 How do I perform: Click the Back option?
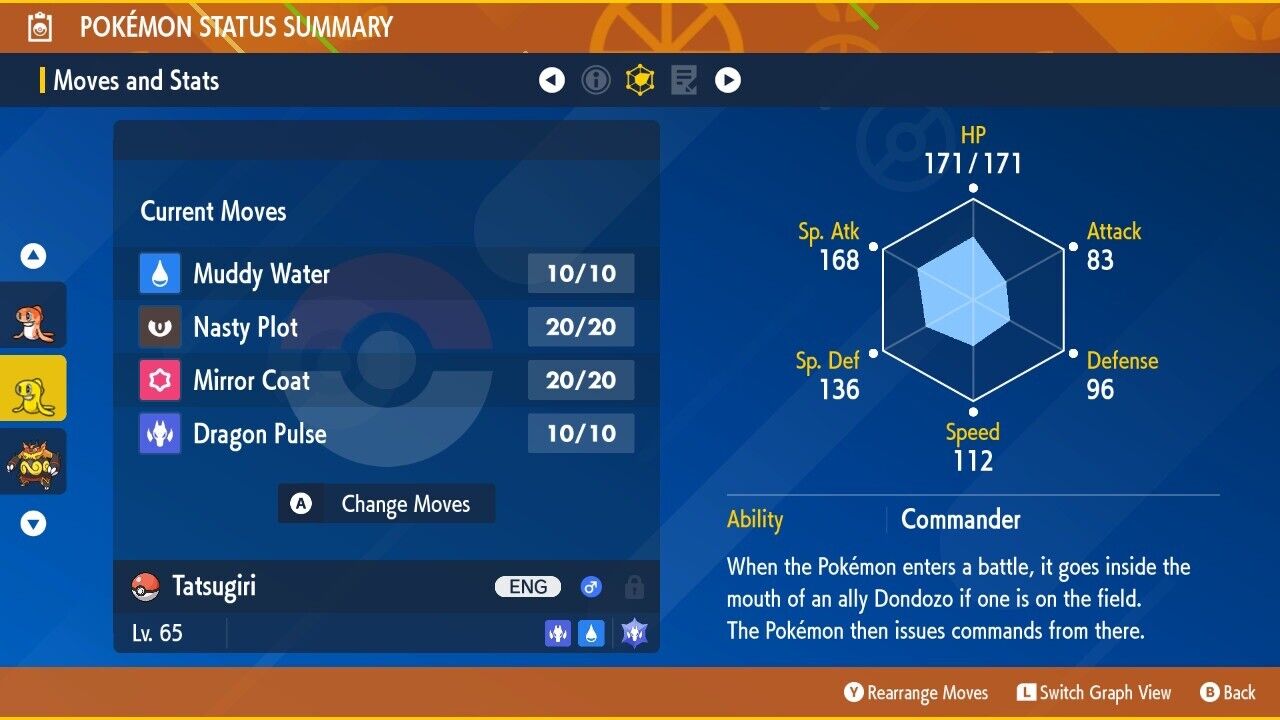pos(1228,692)
